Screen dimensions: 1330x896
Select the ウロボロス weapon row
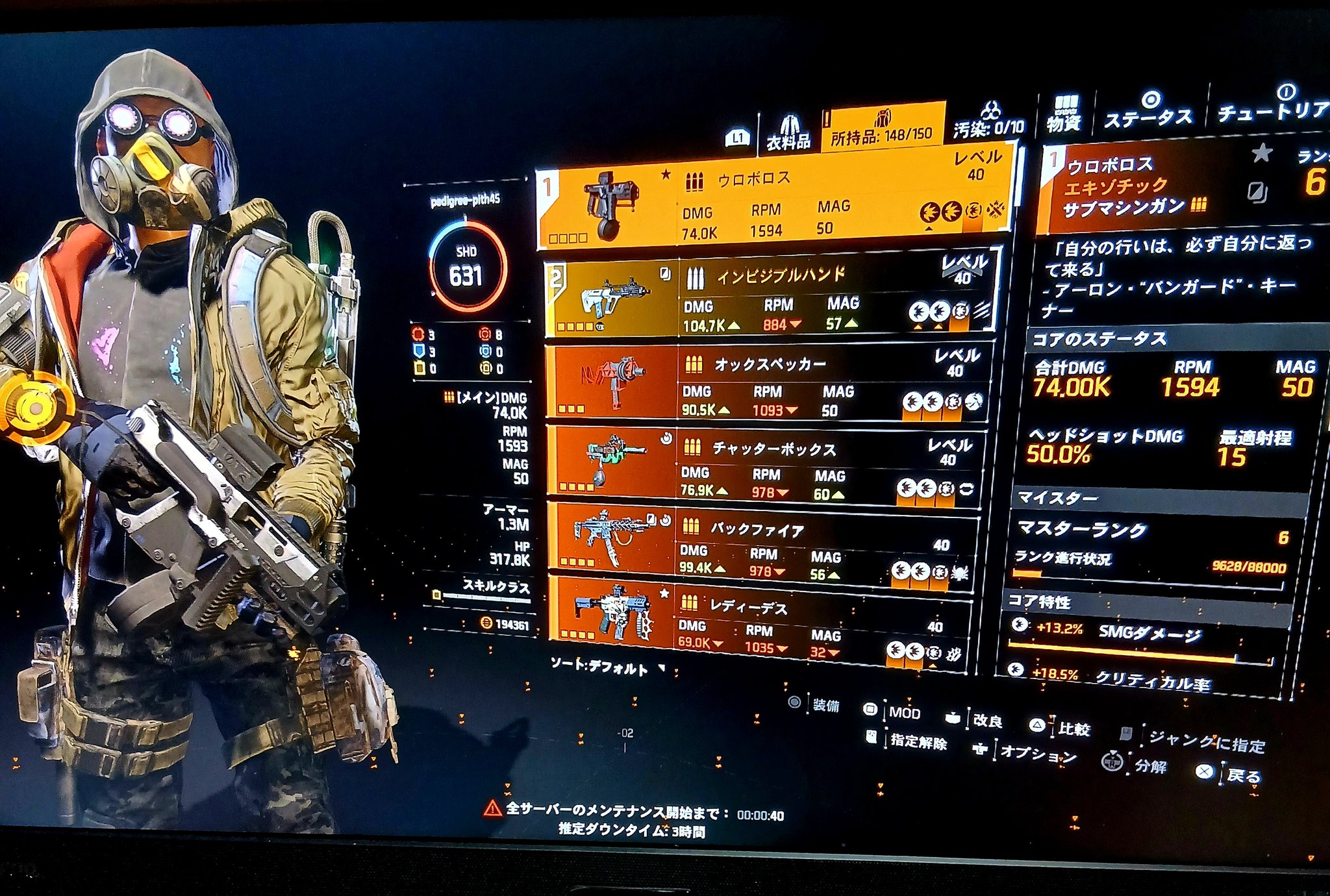(773, 202)
